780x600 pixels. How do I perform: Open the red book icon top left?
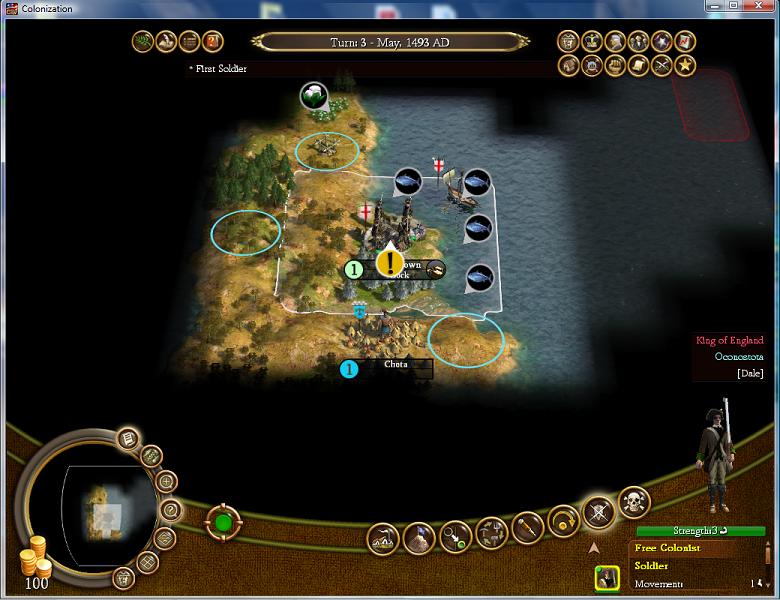(213, 42)
